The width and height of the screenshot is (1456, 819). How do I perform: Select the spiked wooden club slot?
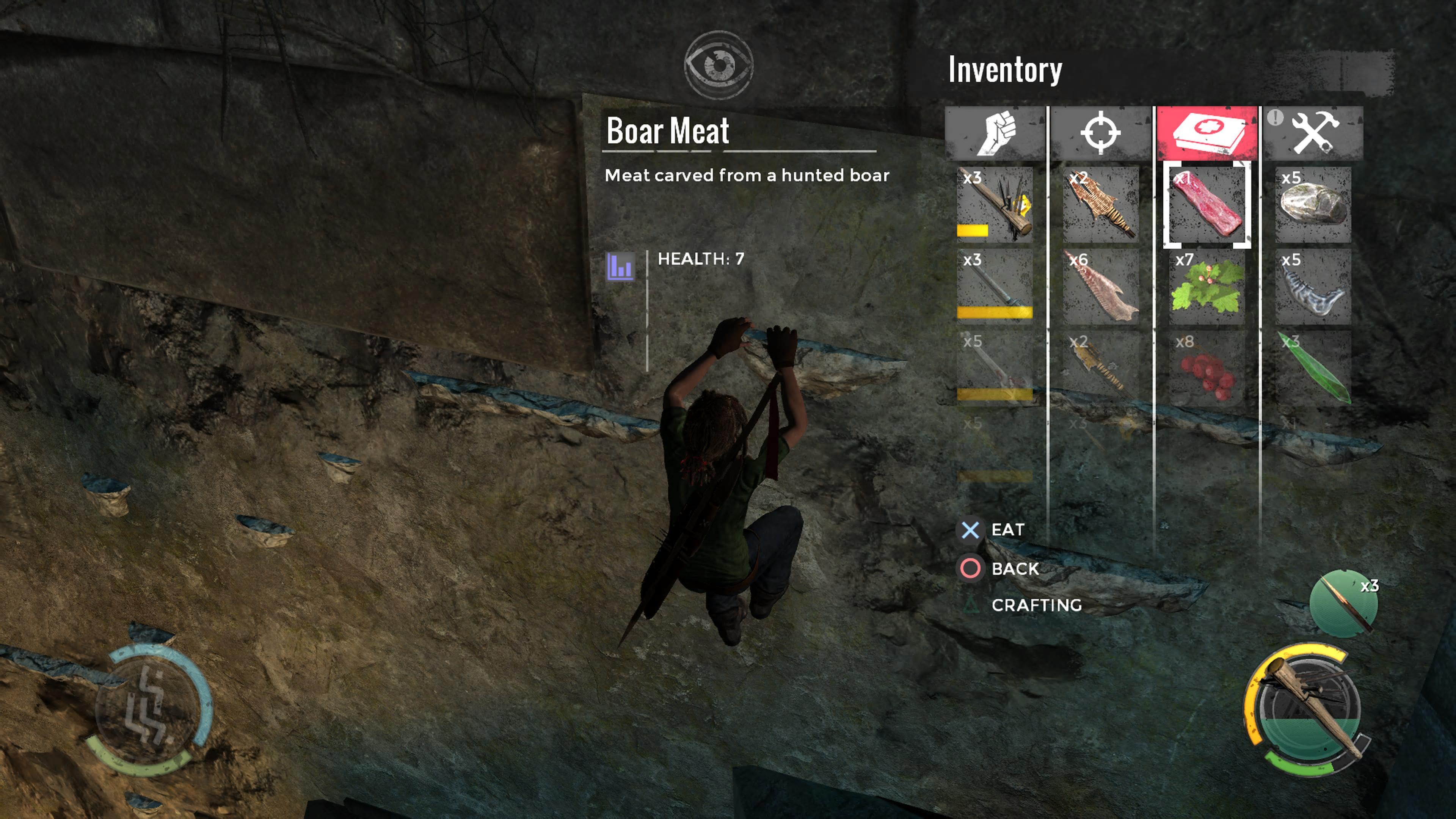tap(995, 205)
